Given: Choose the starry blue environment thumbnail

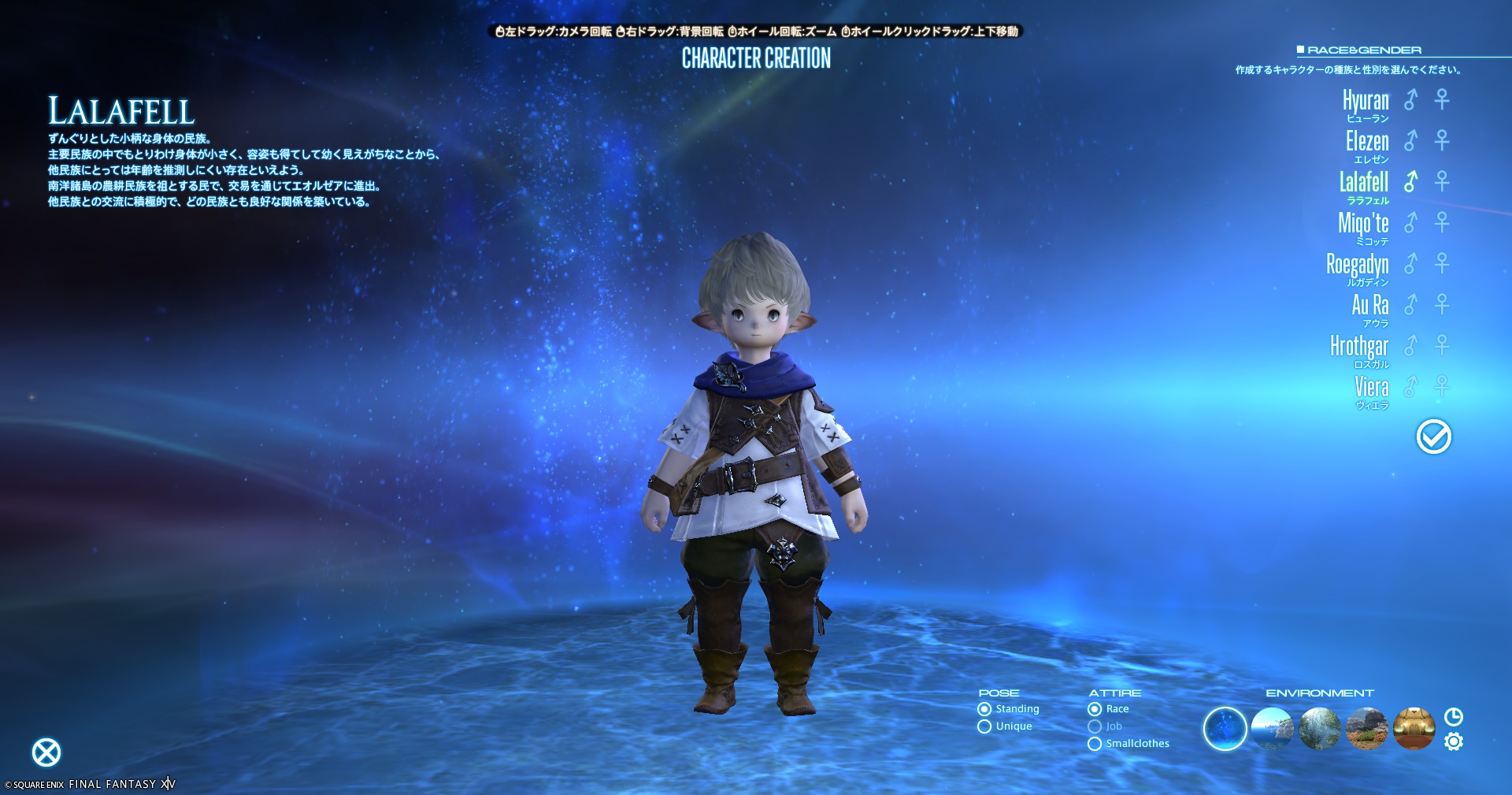Looking at the screenshot, I should 1225,729.
